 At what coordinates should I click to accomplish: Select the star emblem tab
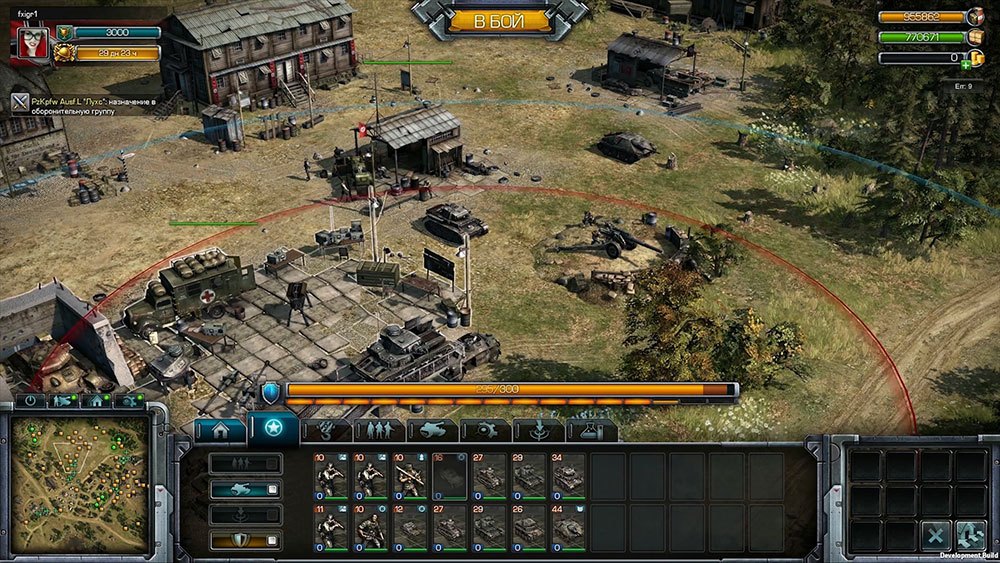tap(274, 430)
